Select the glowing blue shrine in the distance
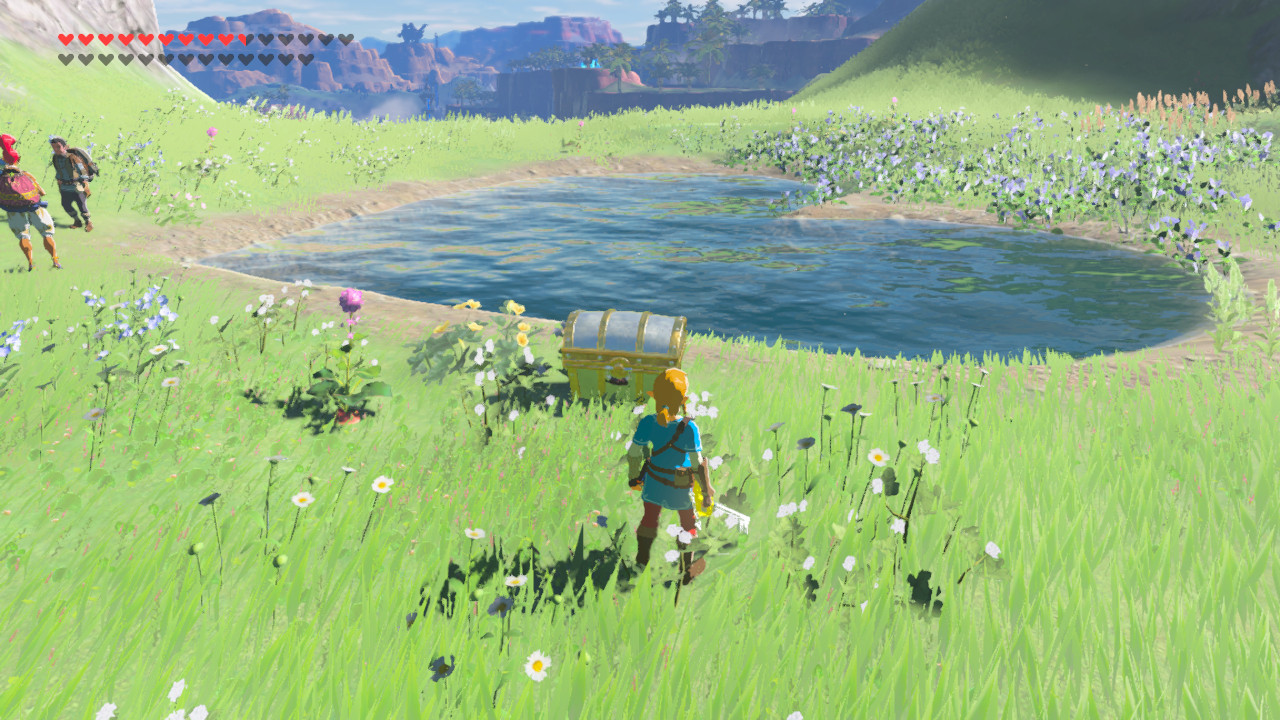Image resolution: width=1280 pixels, height=720 pixels. pyautogui.click(x=592, y=64)
